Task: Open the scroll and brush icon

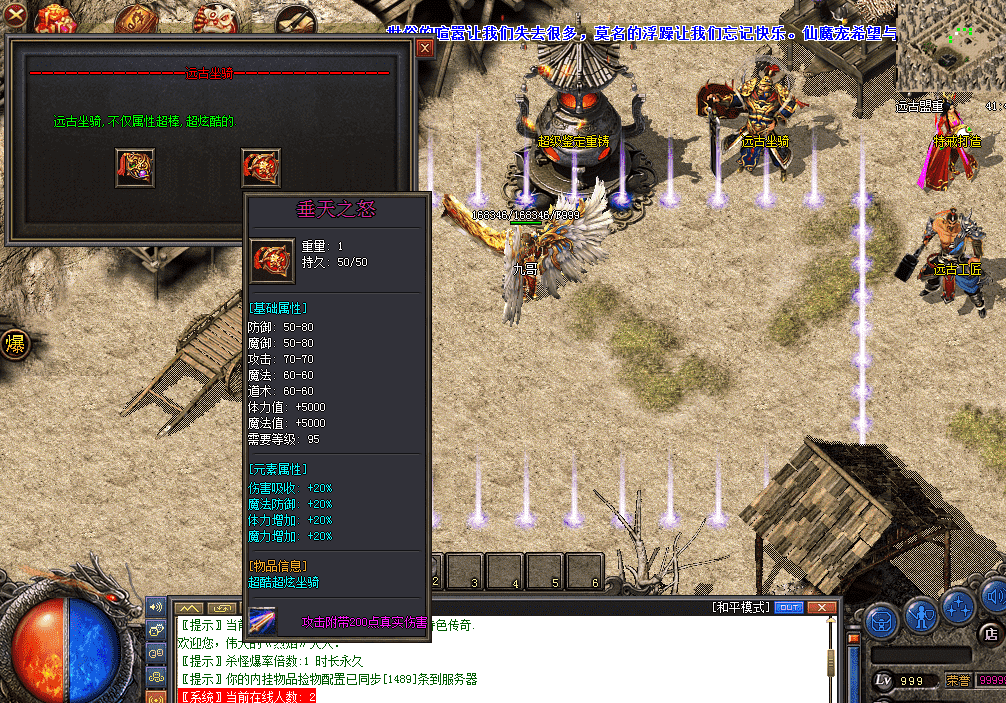Action: click(x=295, y=17)
